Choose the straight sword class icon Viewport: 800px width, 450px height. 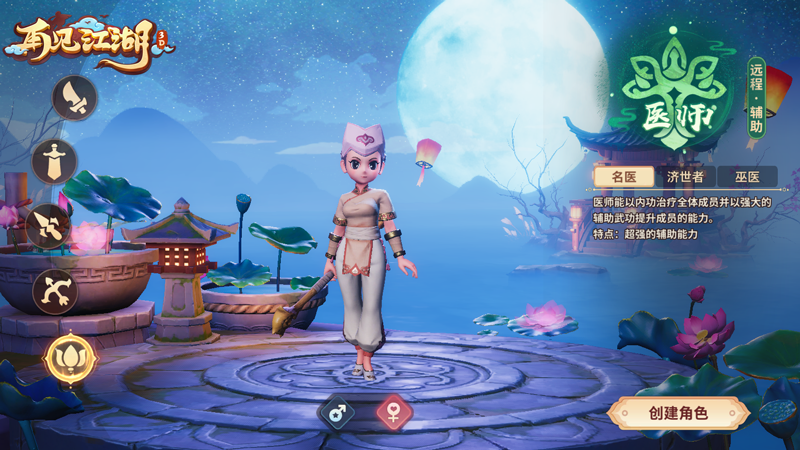coord(54,162)
